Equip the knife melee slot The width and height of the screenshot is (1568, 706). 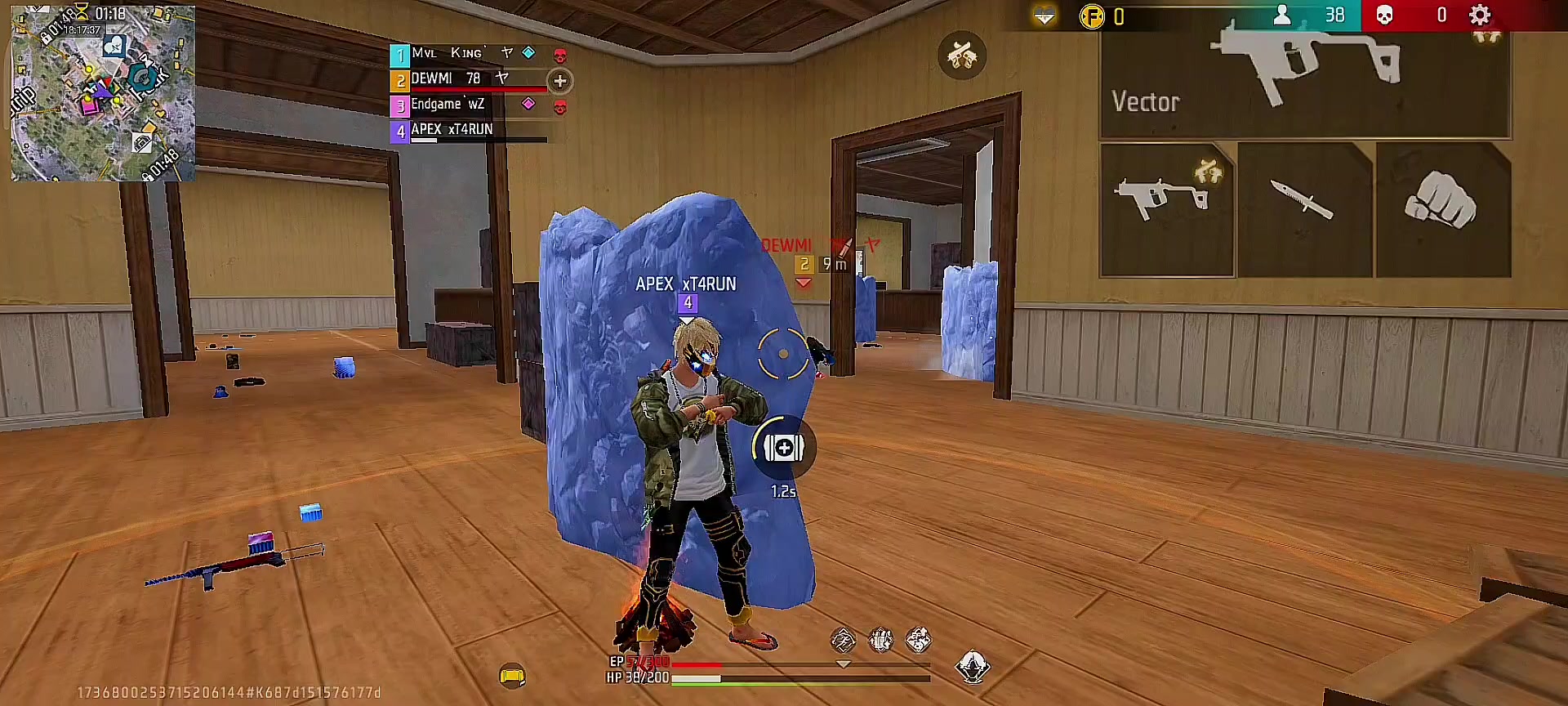pos(1304,210)
